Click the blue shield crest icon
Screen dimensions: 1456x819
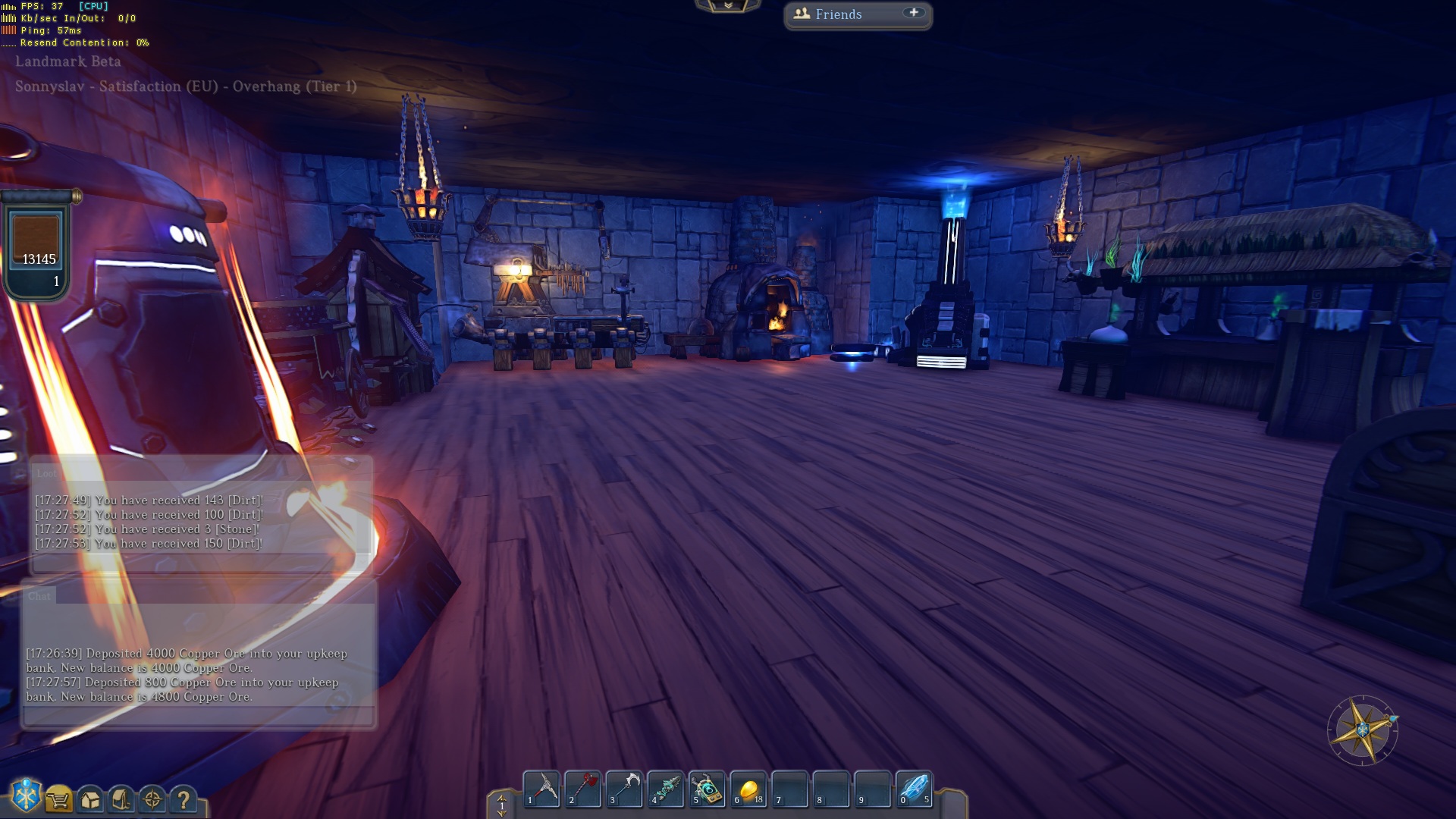point(26,796)
